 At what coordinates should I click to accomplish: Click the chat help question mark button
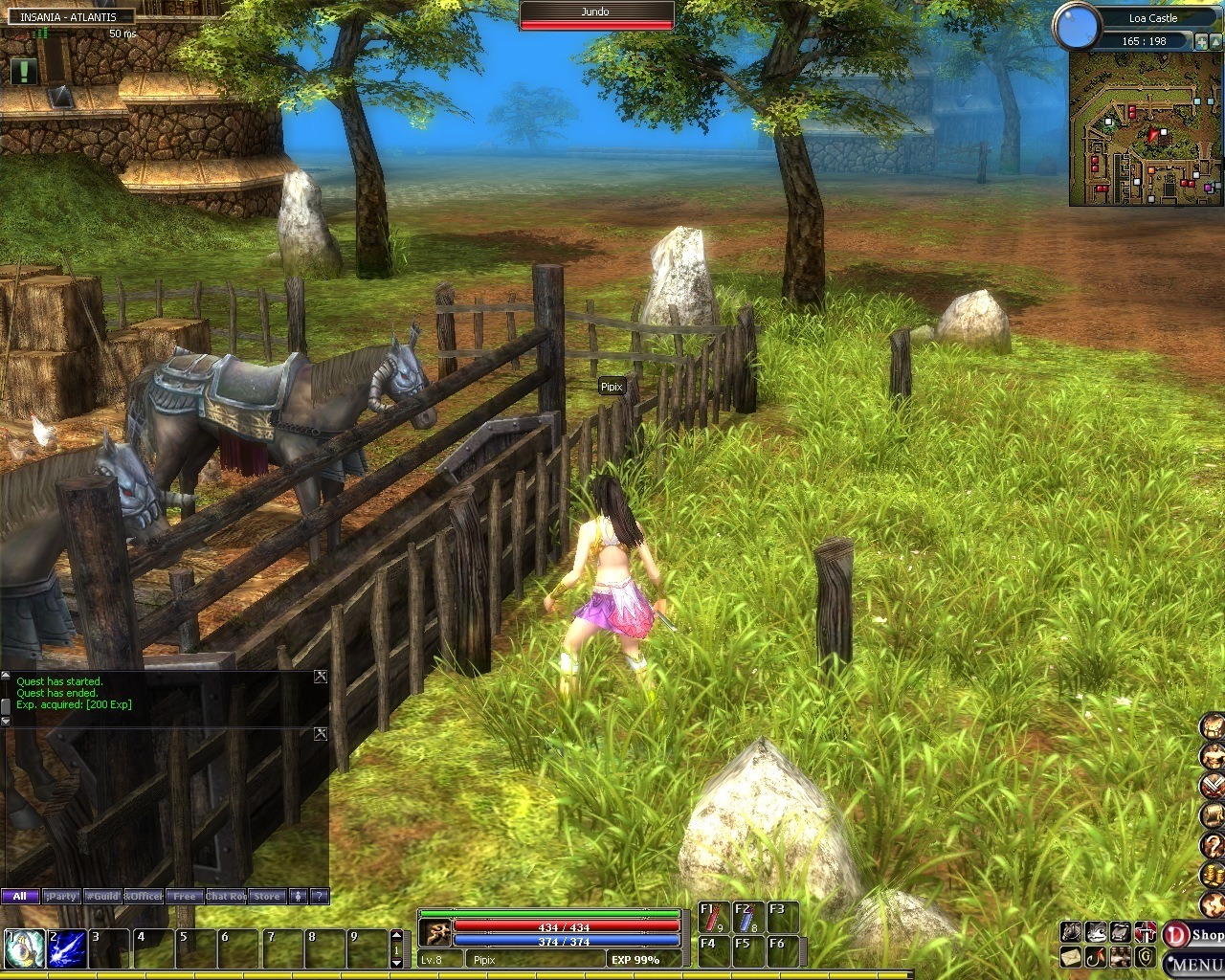pyautogui.click(x=320, y=897)
